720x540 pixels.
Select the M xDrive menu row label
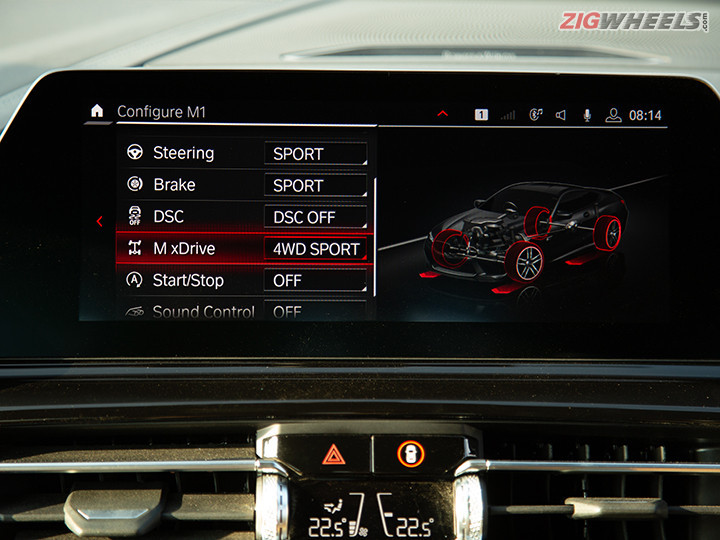pos(184,249)
